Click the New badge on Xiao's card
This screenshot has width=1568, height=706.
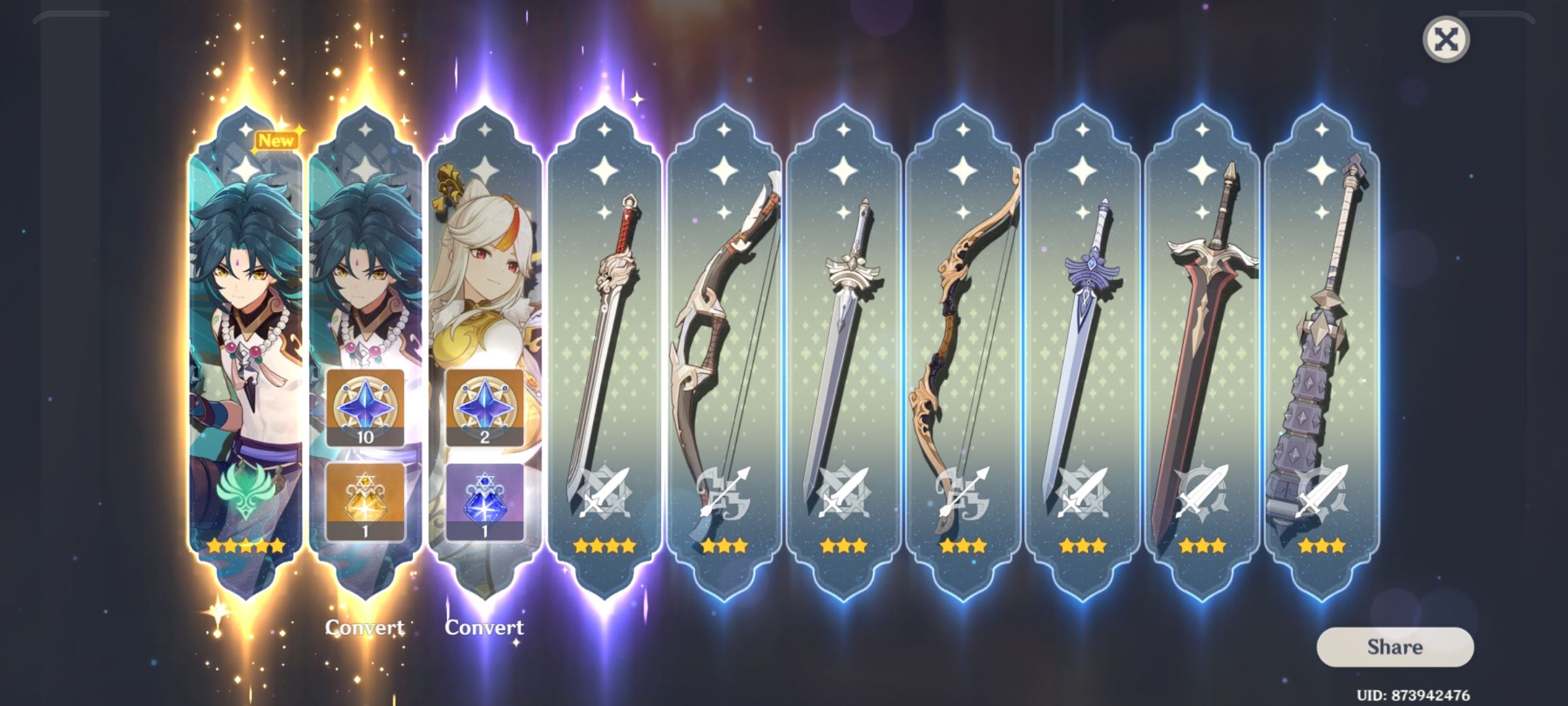(276, 139)
